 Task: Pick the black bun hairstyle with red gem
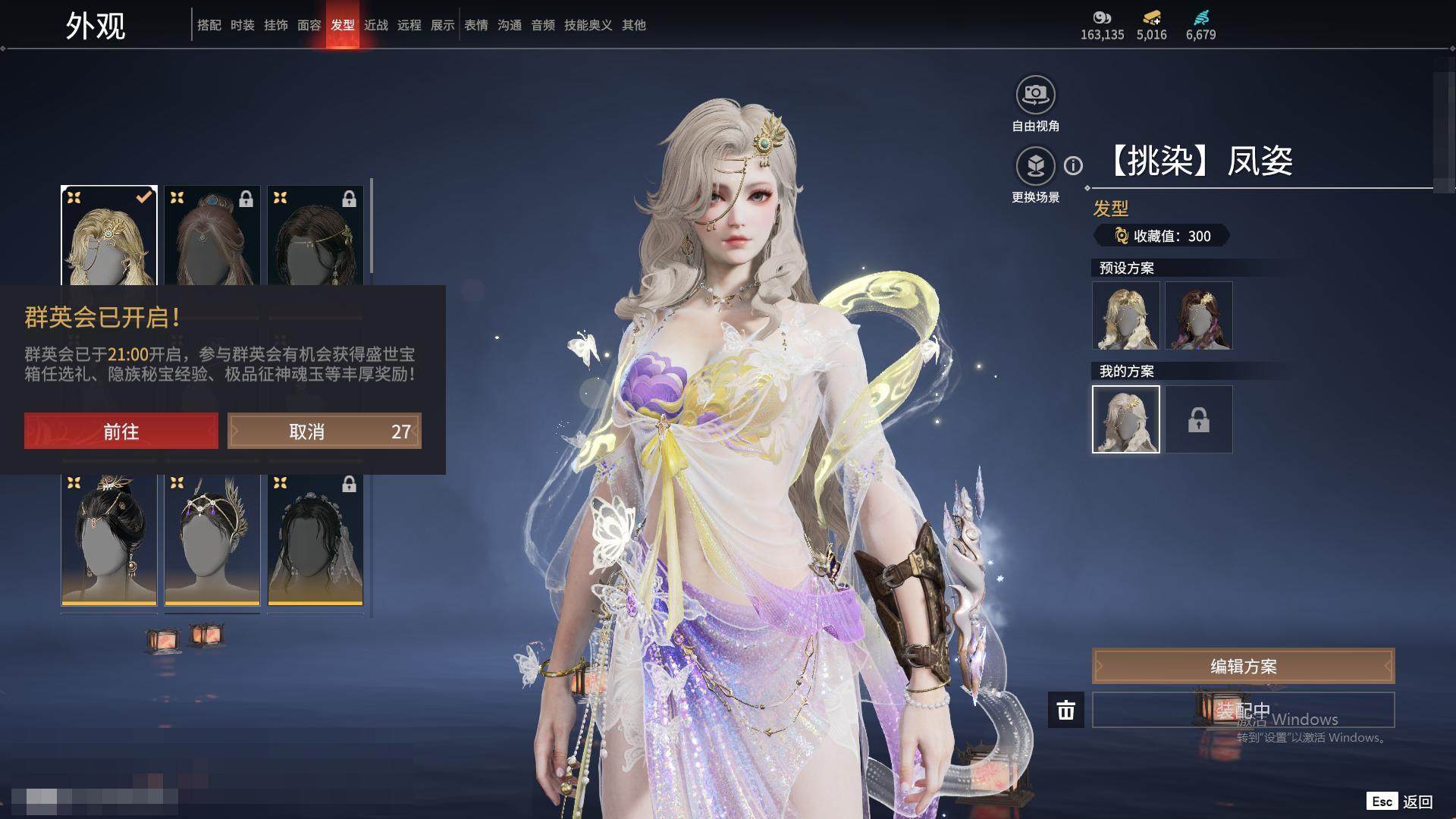pyautogui.click(x=109, y=540)
